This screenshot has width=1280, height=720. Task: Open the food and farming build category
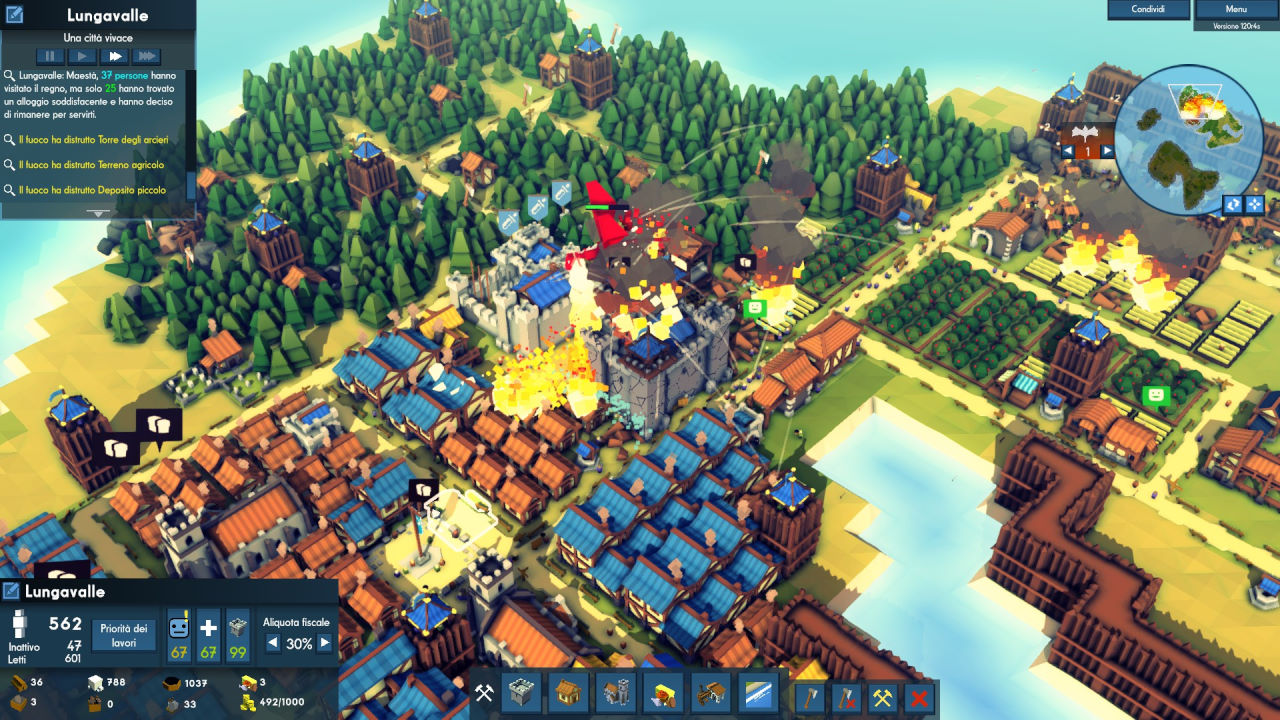point(663,693)
